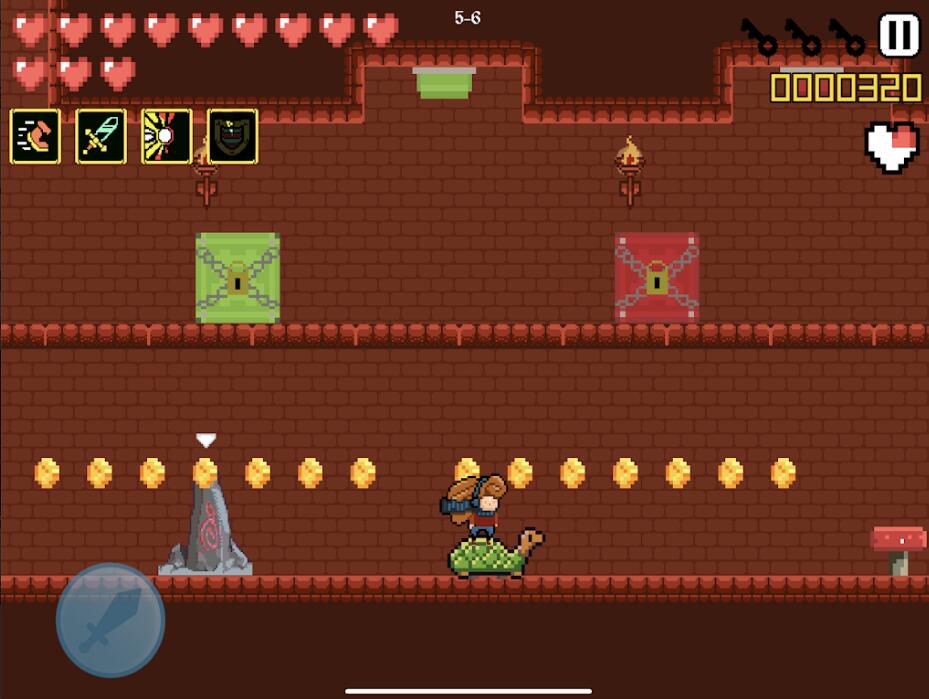929x699 pixels.
Task: Select the glowing orb burst icon
Action: (x=166, y=137)
